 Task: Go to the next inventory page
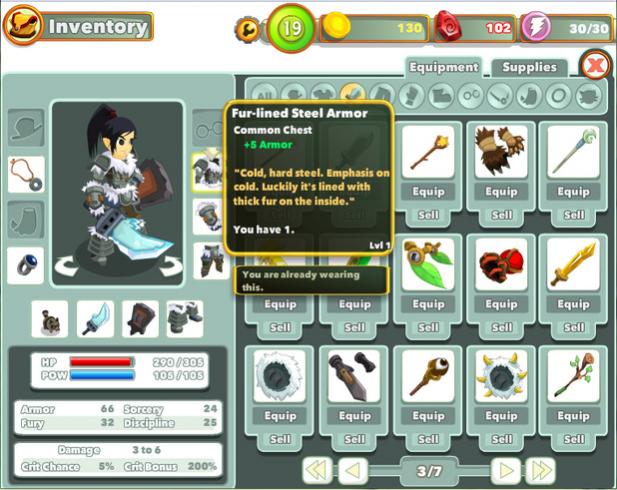507,470
